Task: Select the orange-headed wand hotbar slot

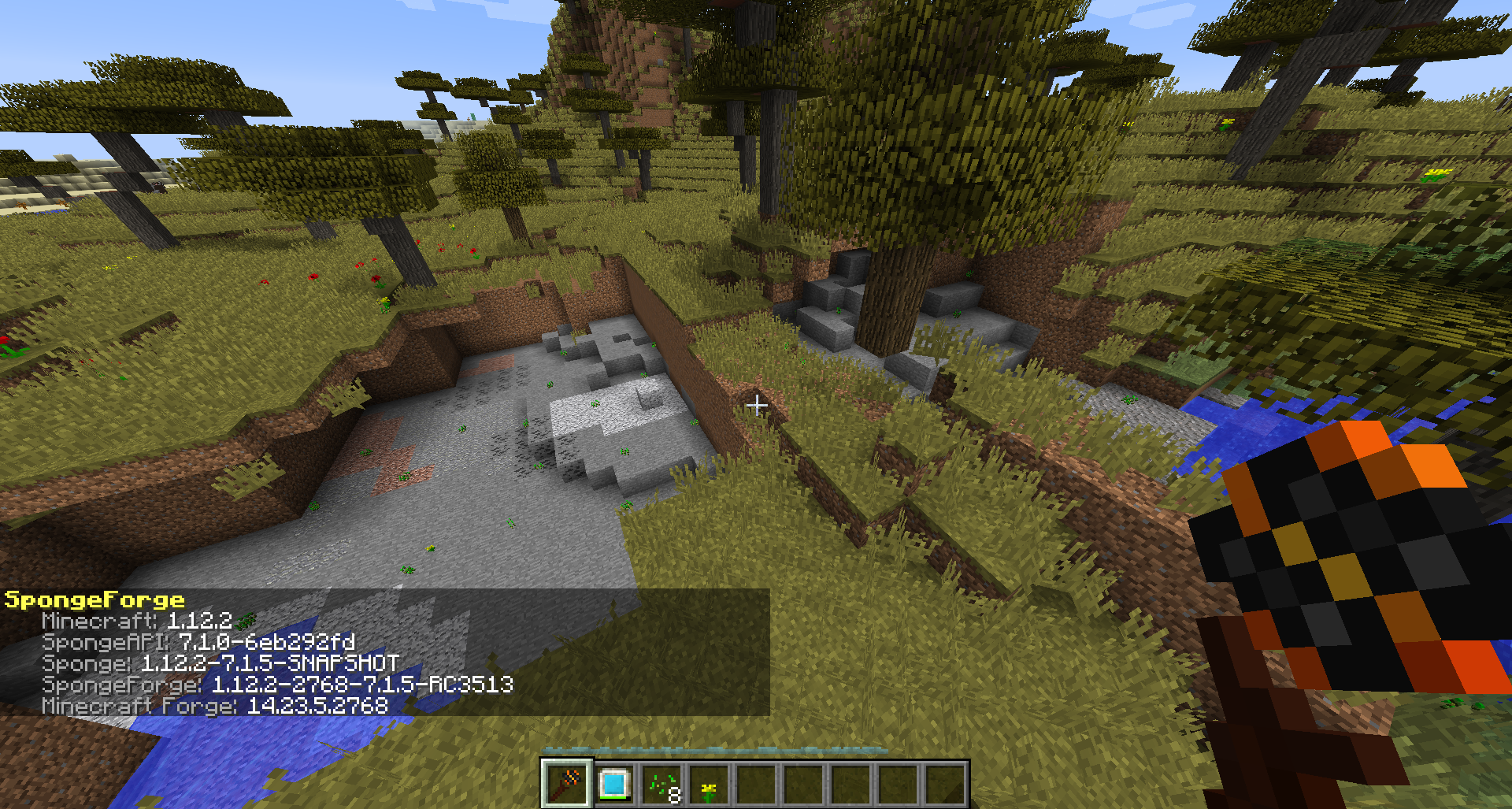Action: pos(566,784)
